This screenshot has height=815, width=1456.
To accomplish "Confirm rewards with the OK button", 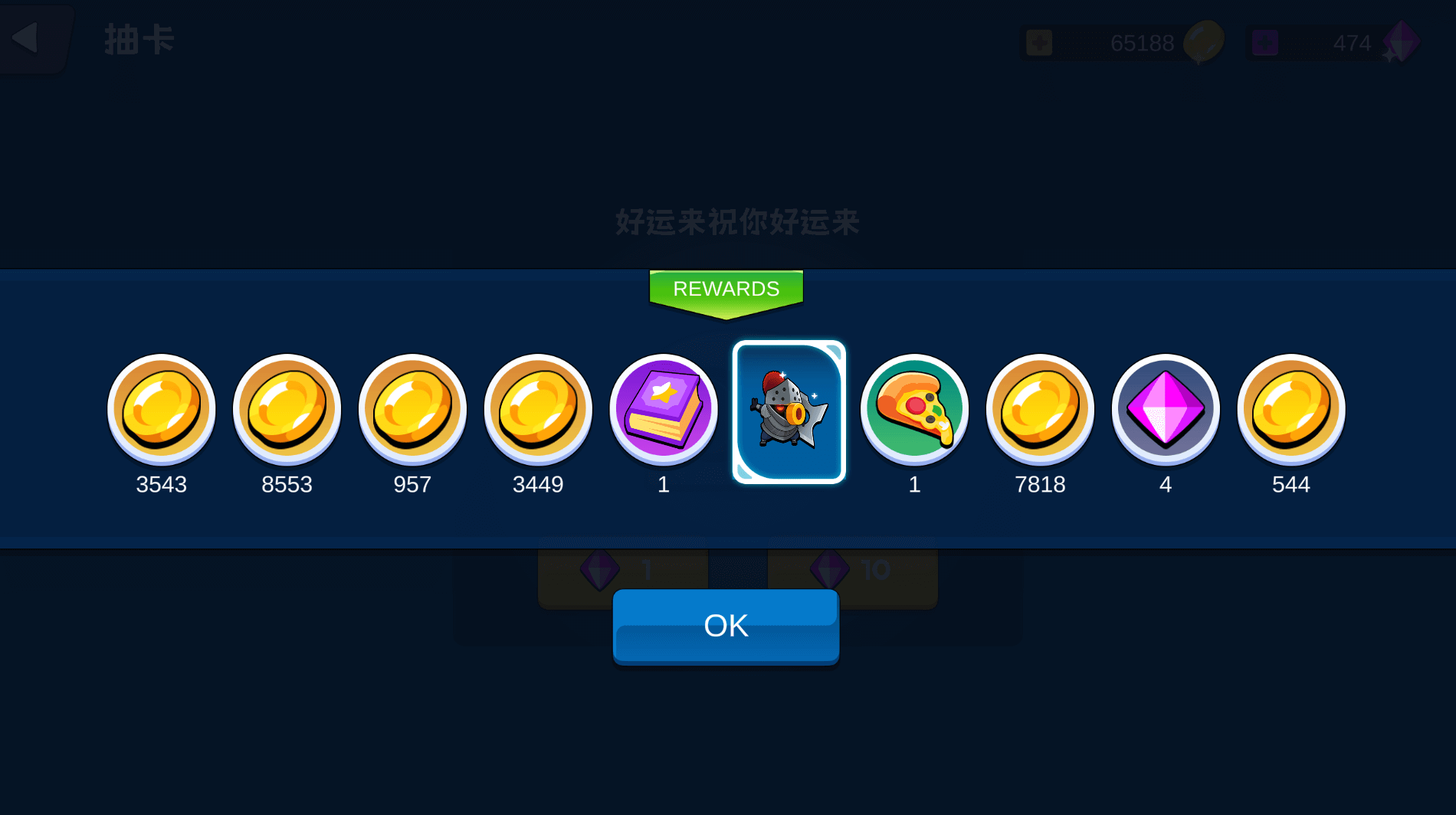I will pyautogui.click(x=726, y=626).
